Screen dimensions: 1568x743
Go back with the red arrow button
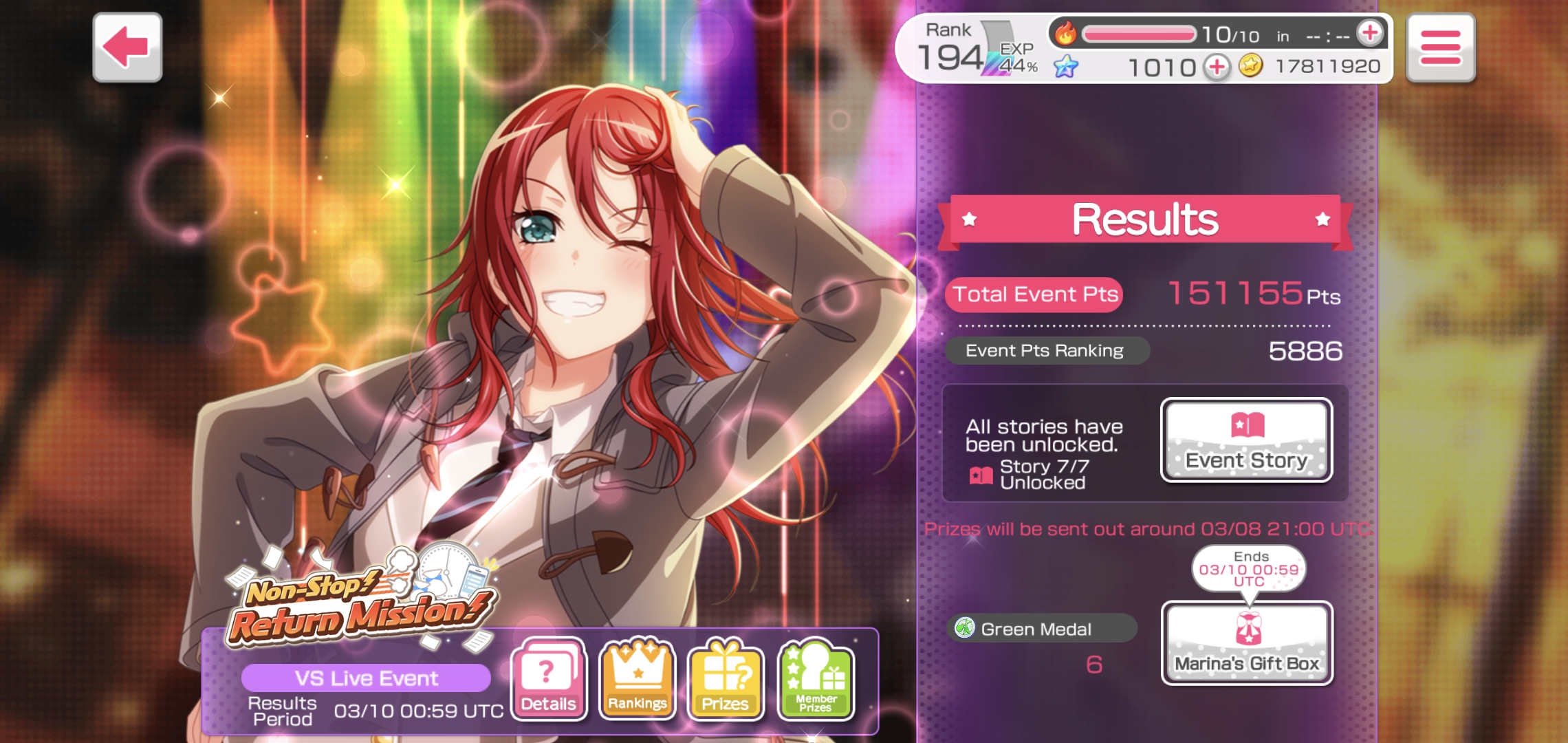point(127,47)
